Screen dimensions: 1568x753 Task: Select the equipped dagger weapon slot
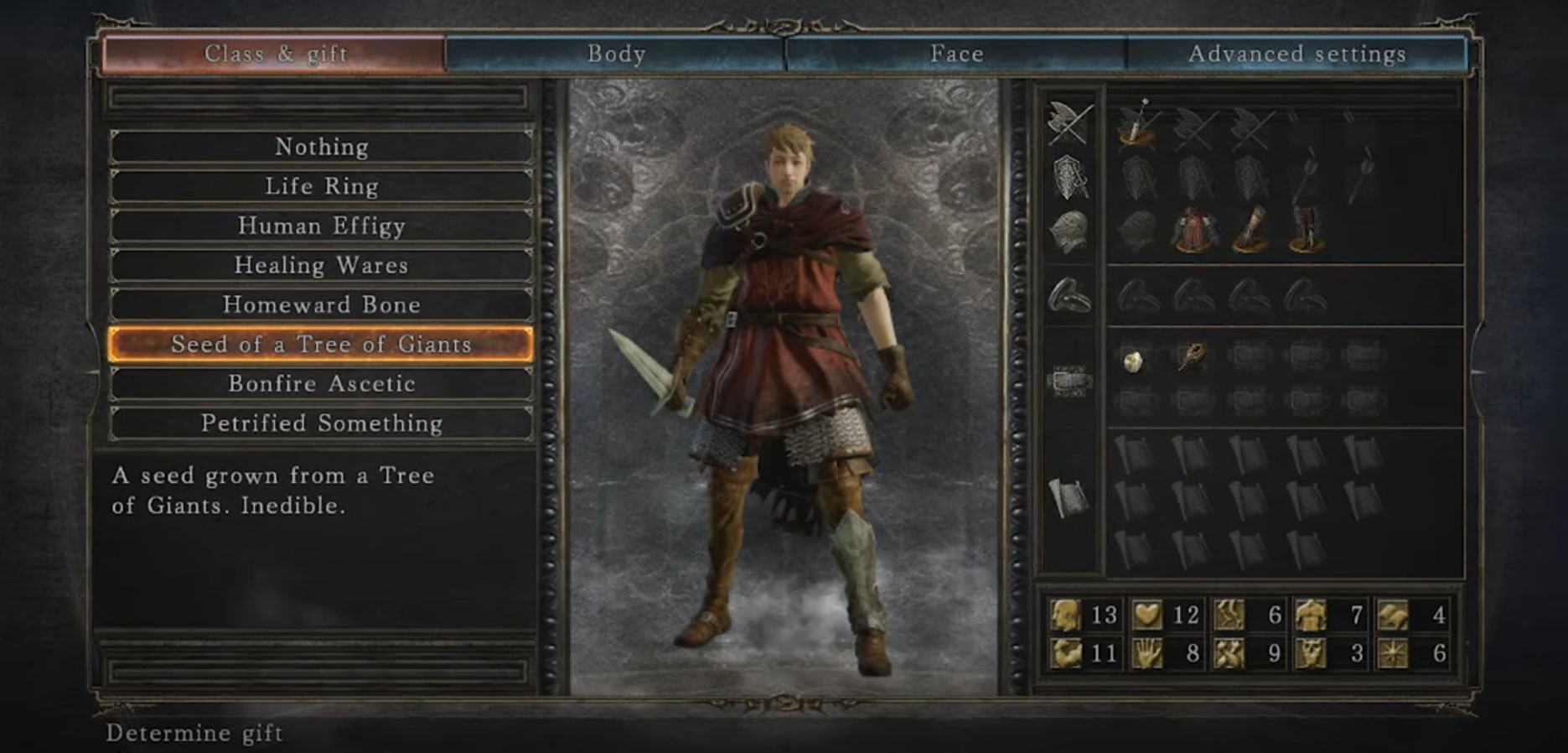click(x=1136, y=124)
